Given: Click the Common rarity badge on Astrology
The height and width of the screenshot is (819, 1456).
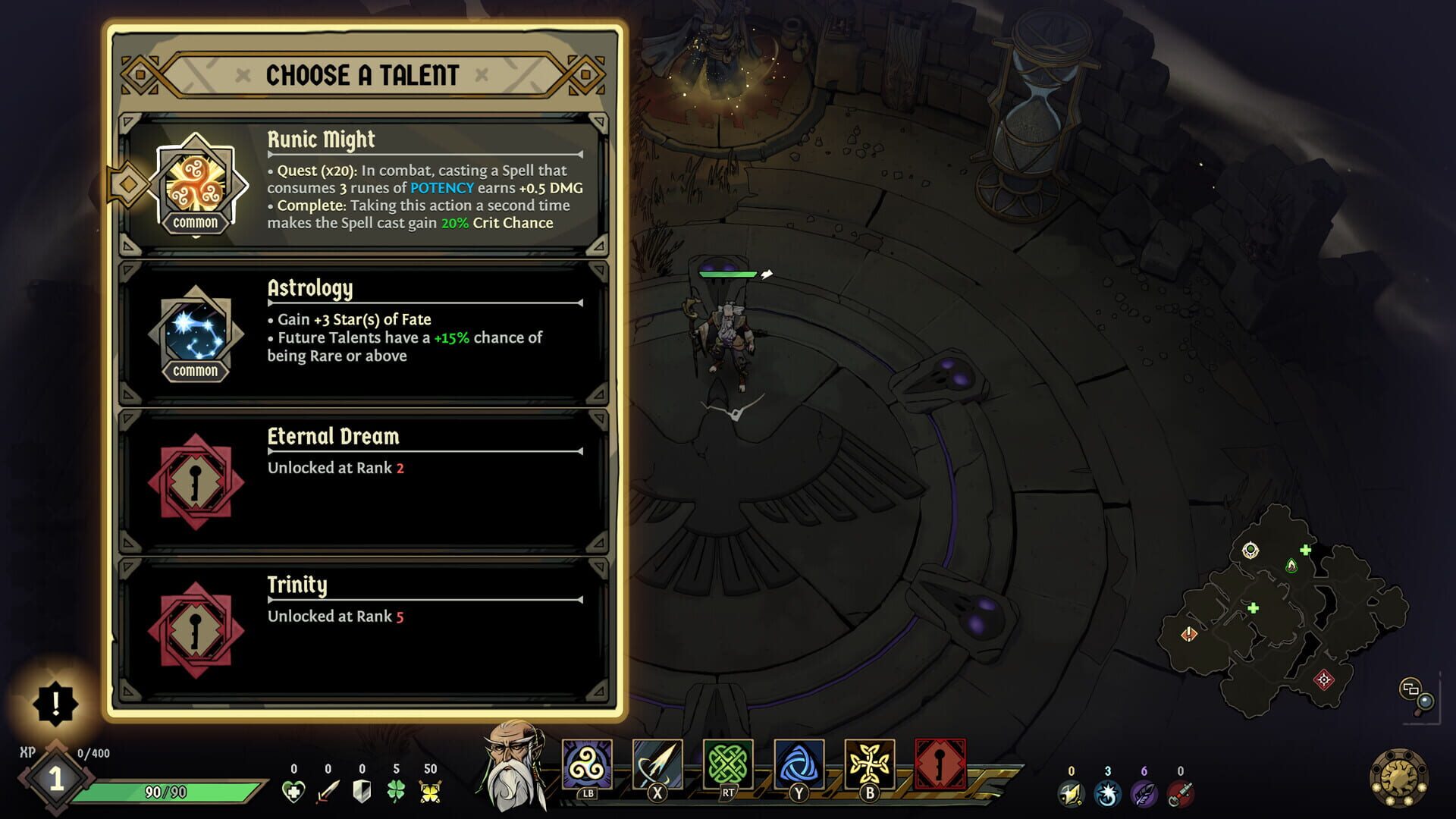Looking at the screenshot, I should (195, 371).
